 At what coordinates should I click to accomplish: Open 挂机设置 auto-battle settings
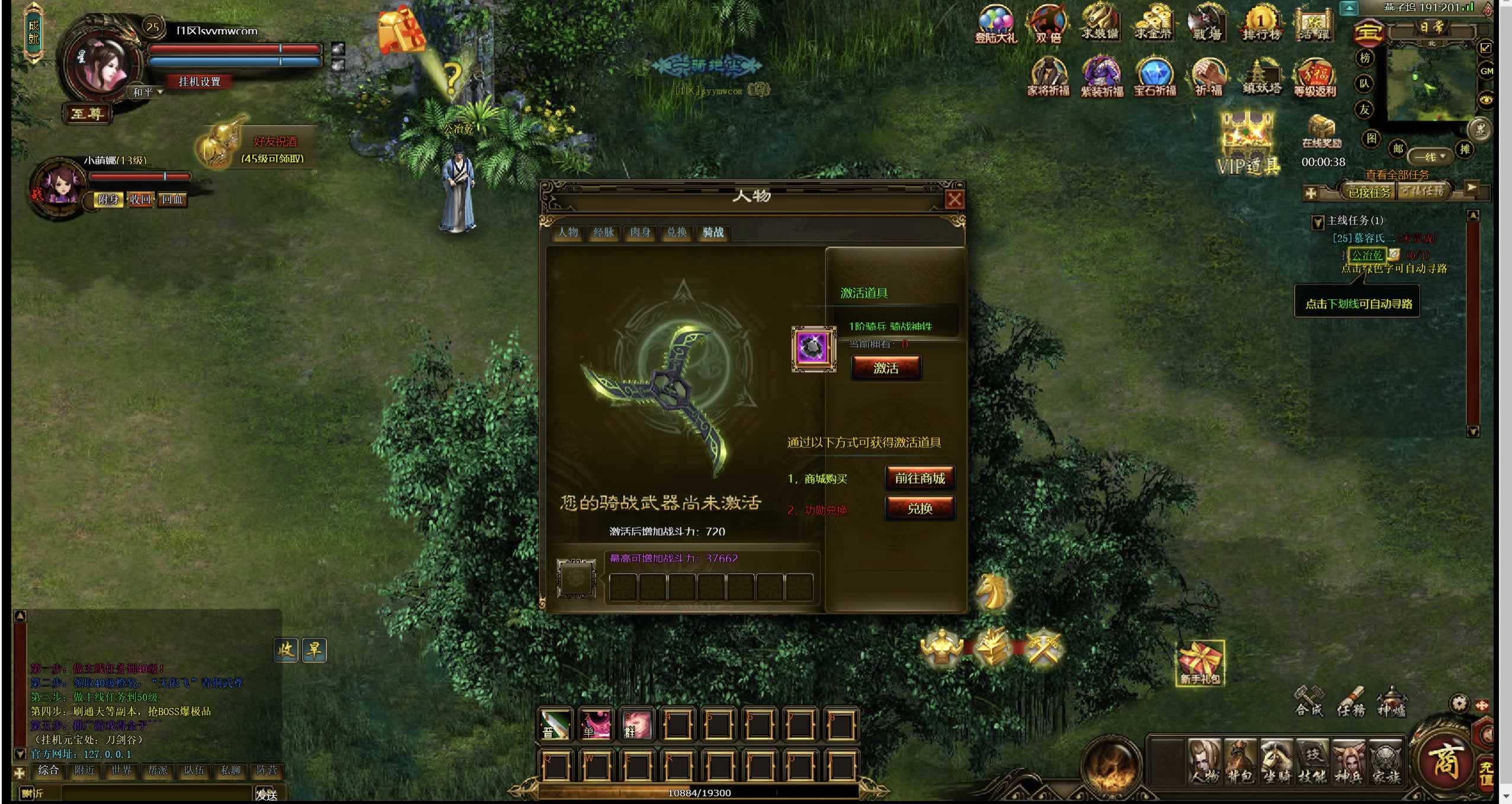[199, 82]
